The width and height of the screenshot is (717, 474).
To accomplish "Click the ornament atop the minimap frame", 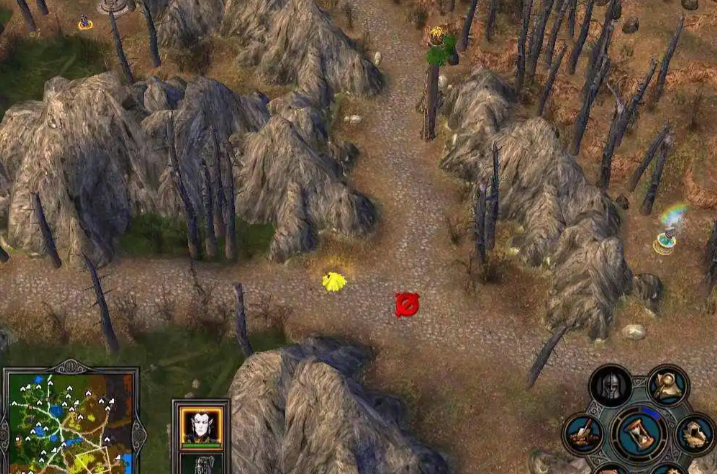I will tap(71, 366).
